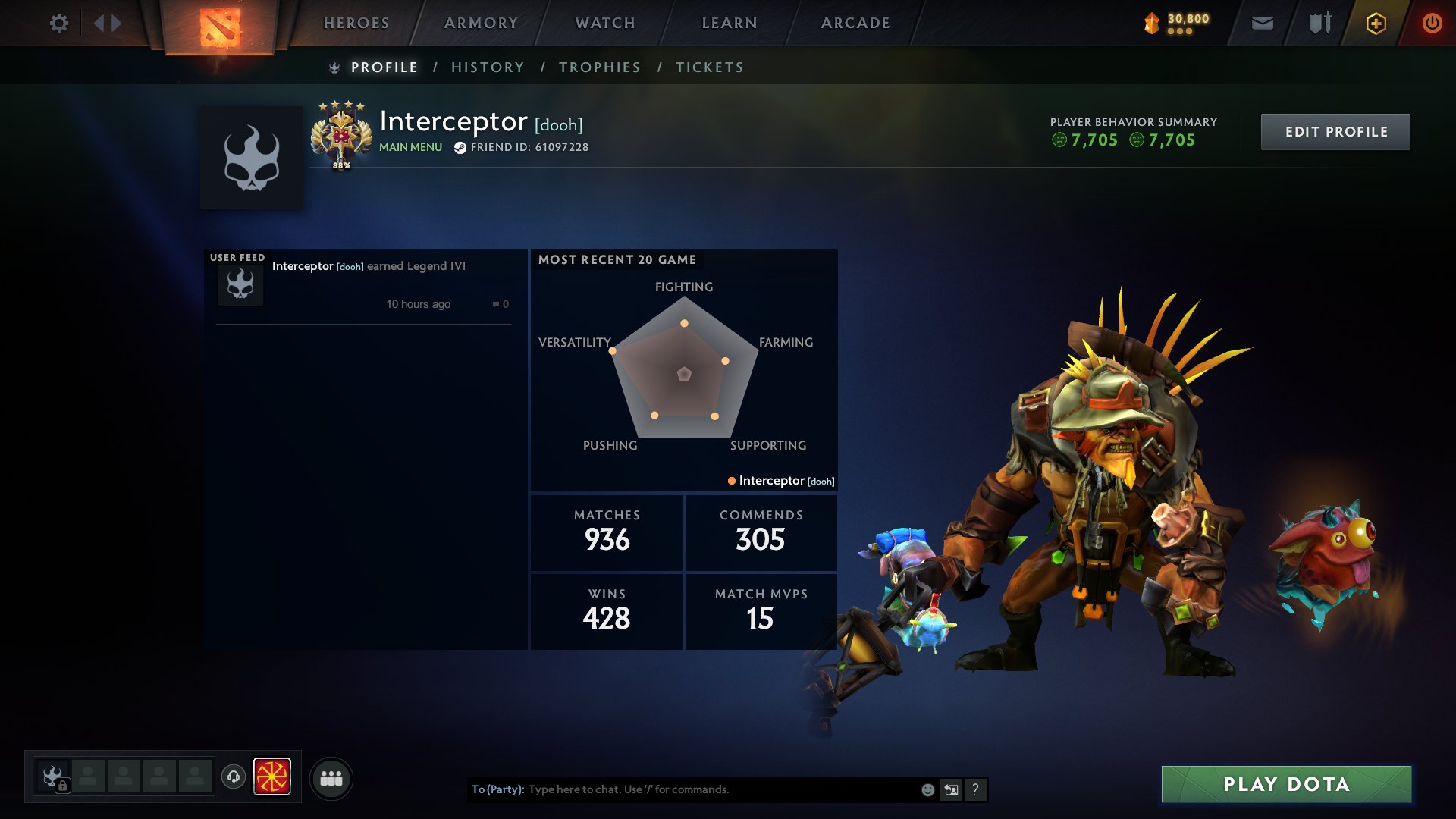Image resolution: width=1456 pixels, height=819 pixels.
Task: Open the voice chat headset icon
Action: (234, 777)
